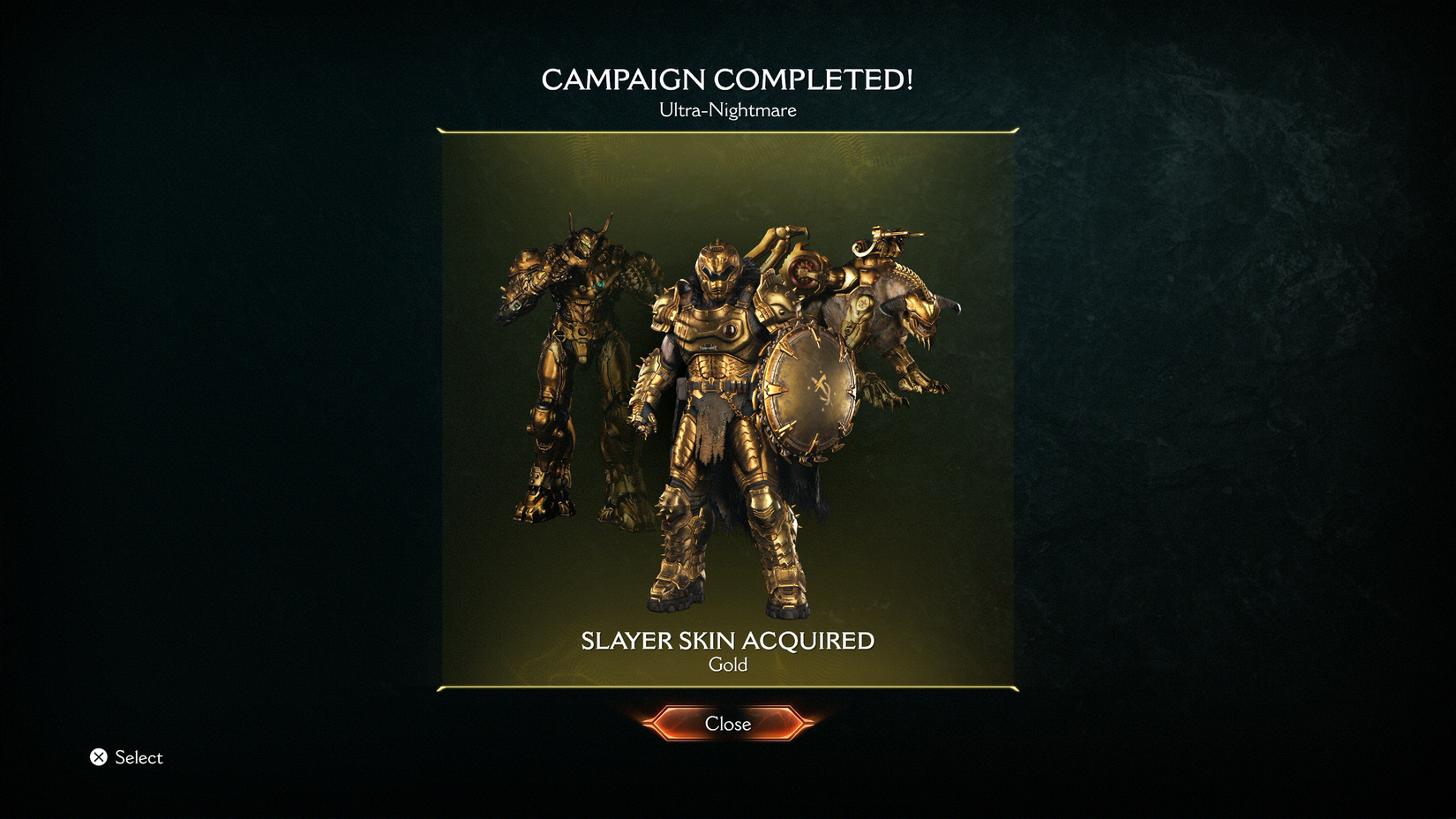Click the bottom gold divider under the reward panel

727,686
